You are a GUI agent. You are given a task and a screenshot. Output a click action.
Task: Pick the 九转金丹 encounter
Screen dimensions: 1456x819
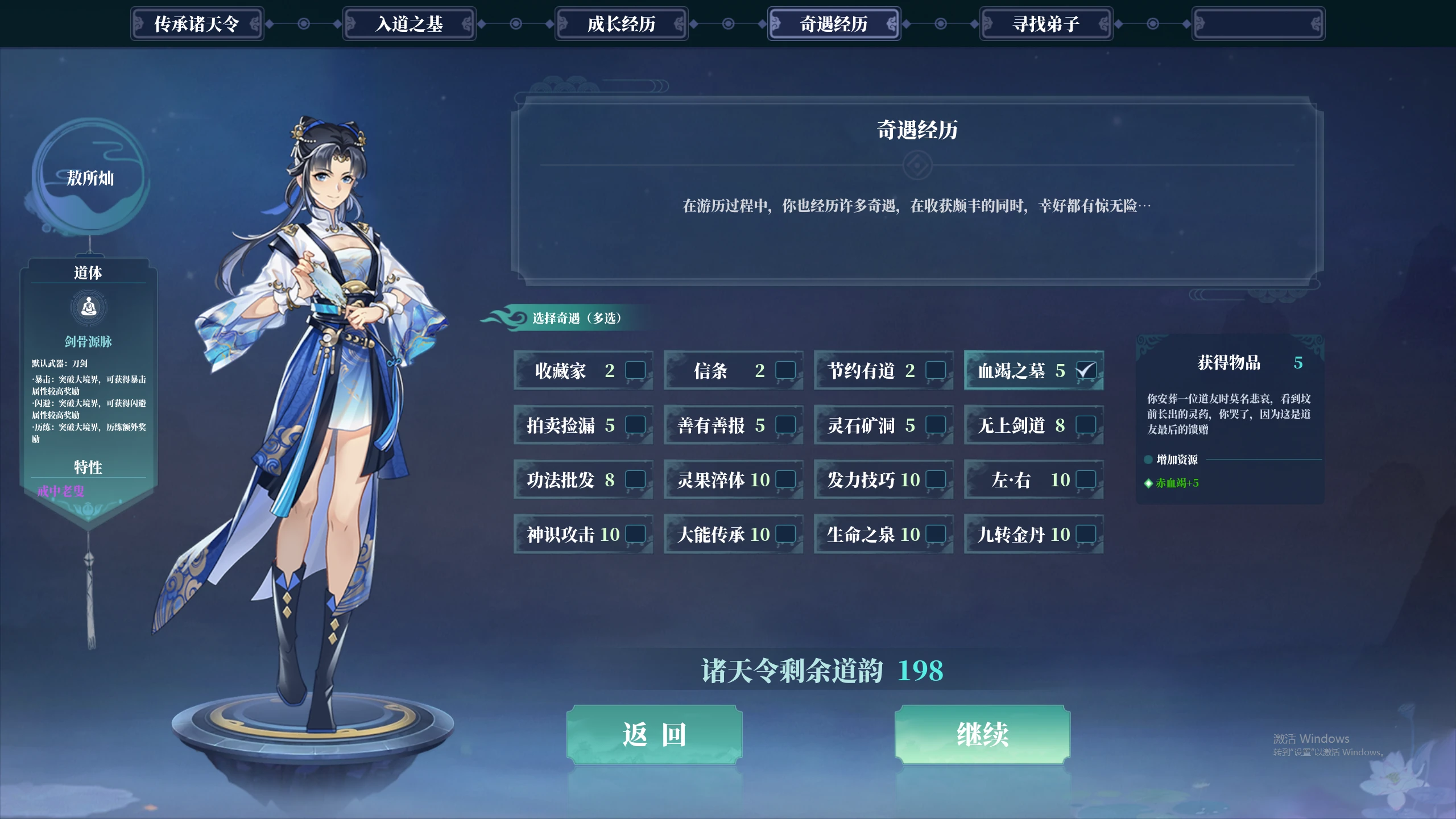1085,534
